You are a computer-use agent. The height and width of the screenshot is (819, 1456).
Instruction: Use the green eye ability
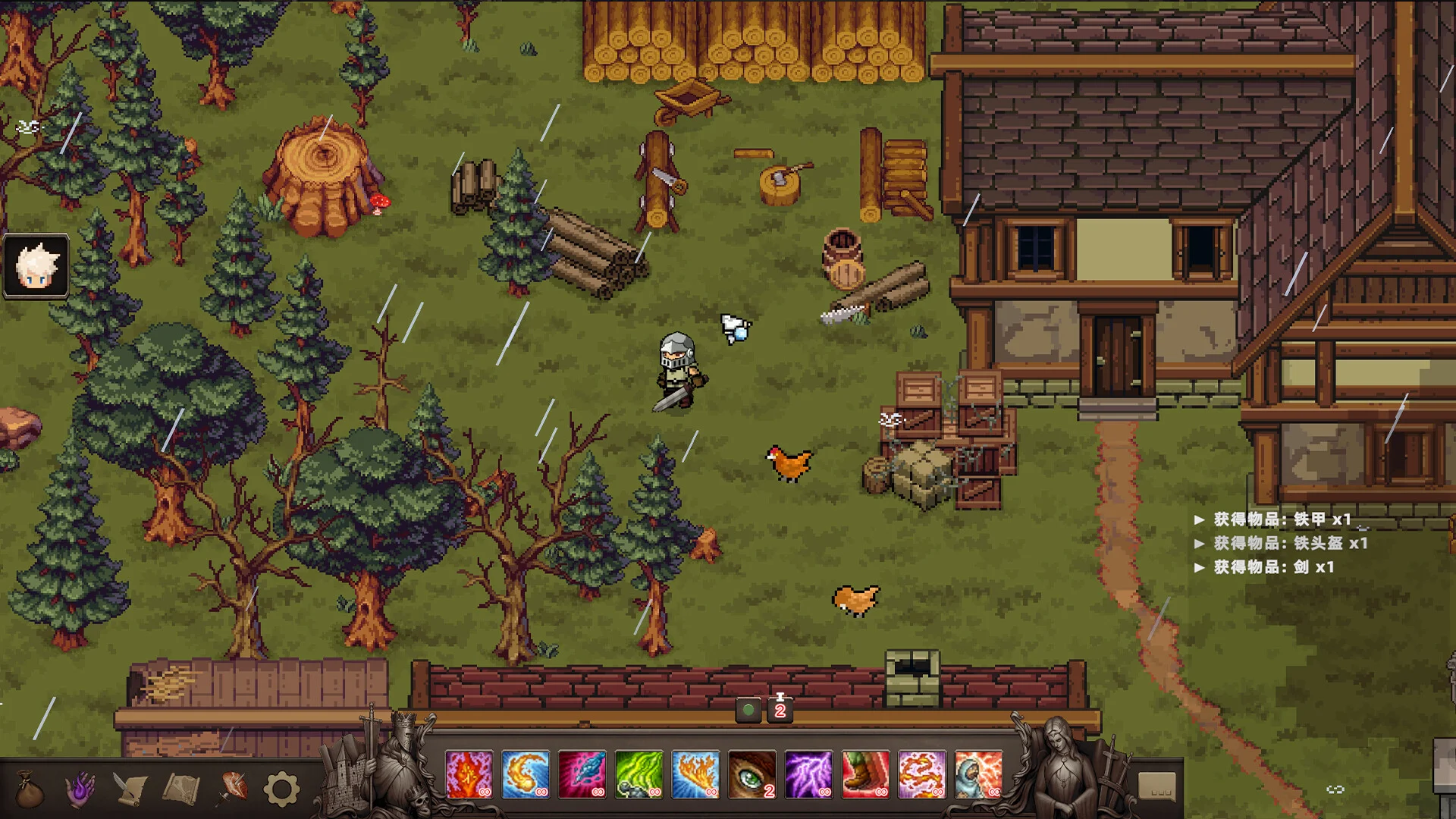click(752, 774)
